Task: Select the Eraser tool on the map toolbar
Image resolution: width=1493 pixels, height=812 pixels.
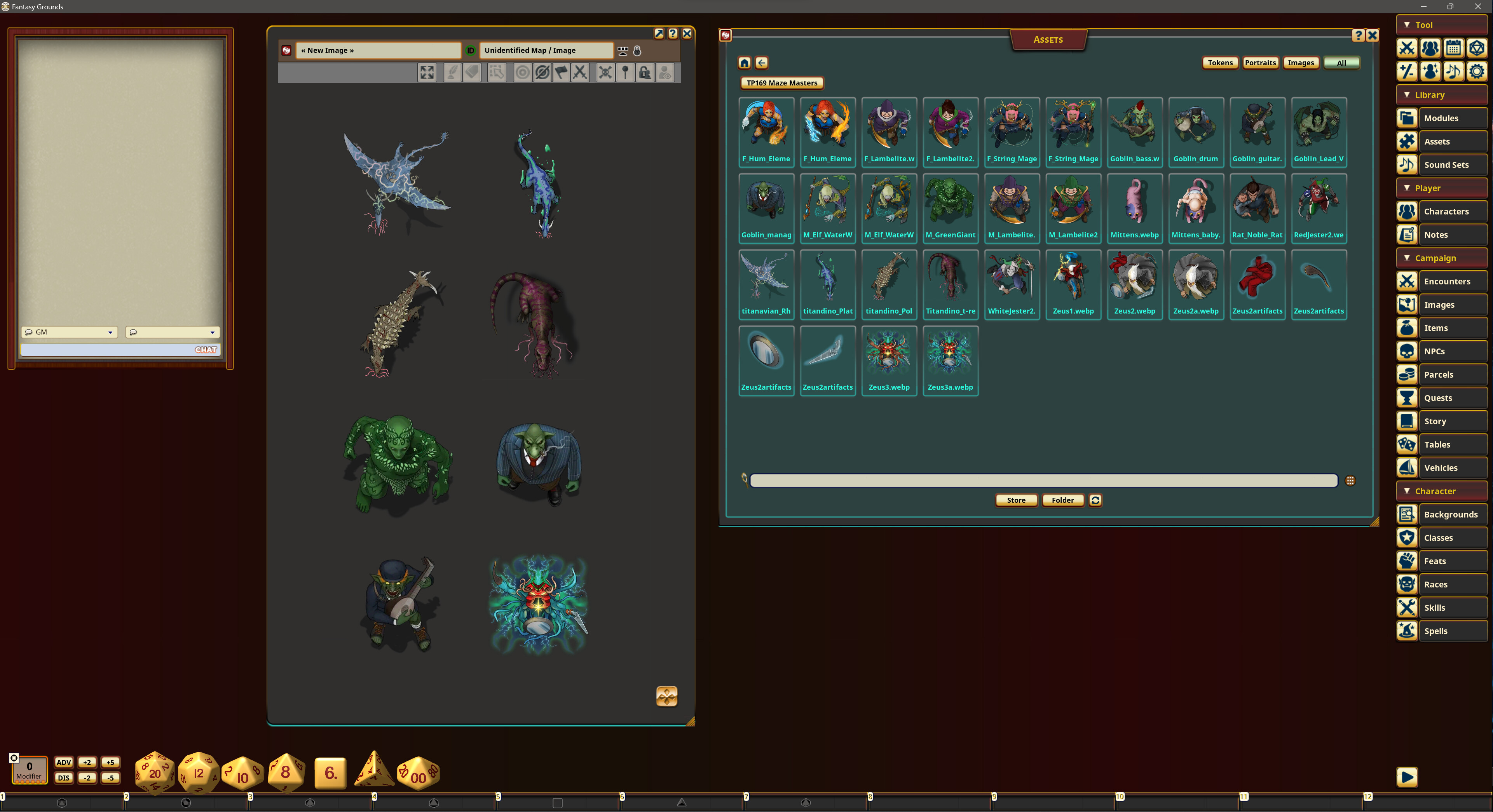Action: click(472, 72)
